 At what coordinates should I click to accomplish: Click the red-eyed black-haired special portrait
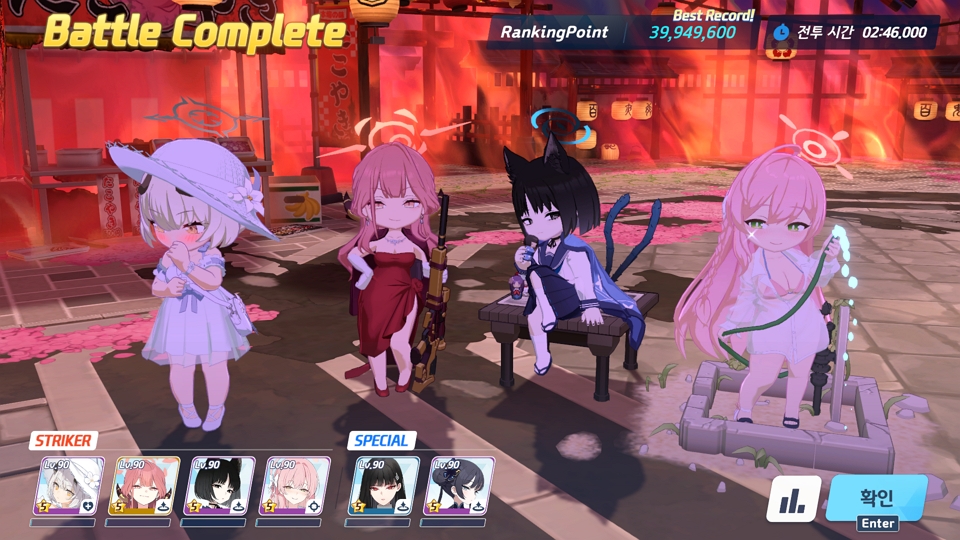tap(384, 486)
